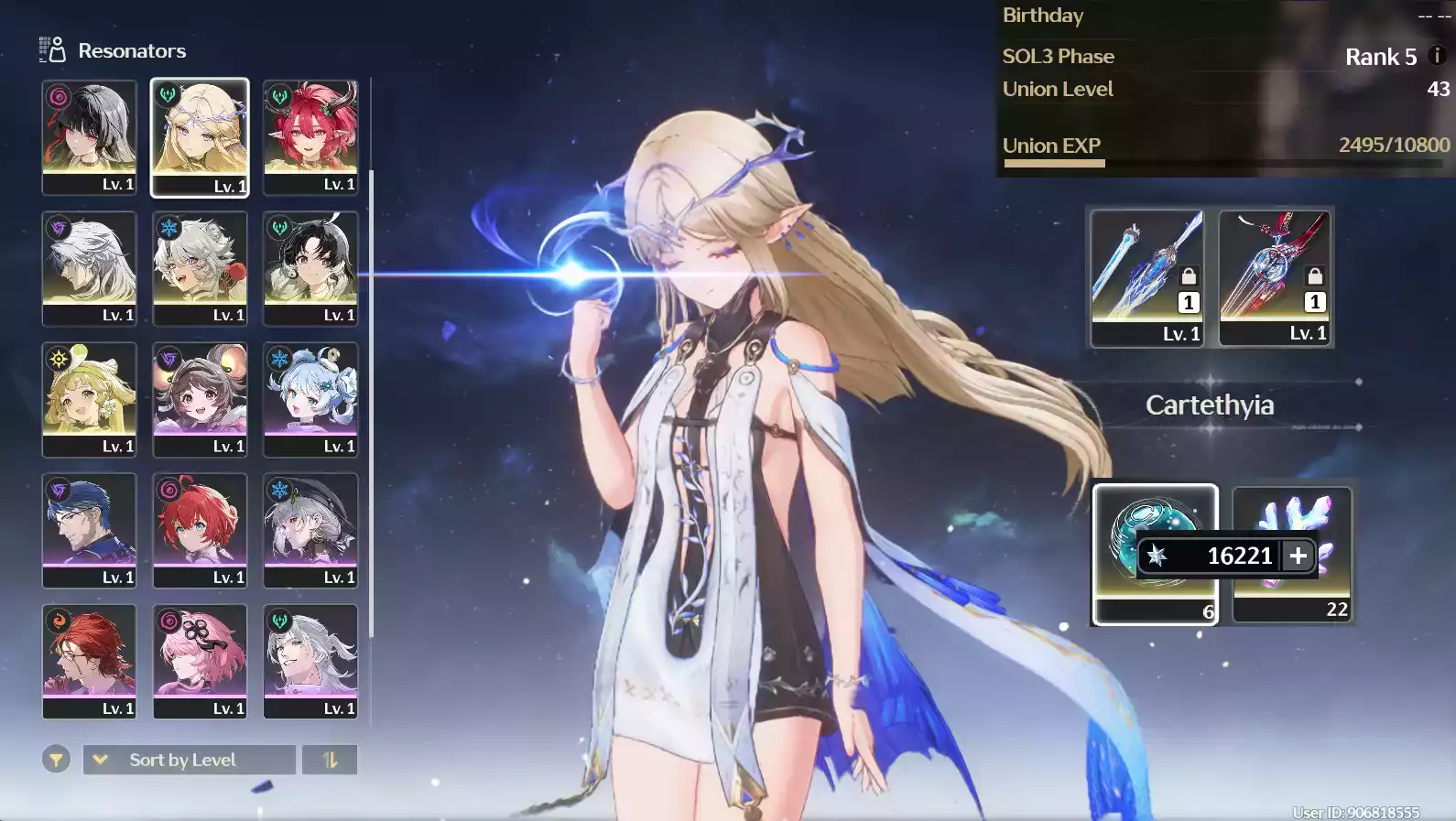Select the blue-haired man with glasses
1456x821 pixels.
(89, 530)
